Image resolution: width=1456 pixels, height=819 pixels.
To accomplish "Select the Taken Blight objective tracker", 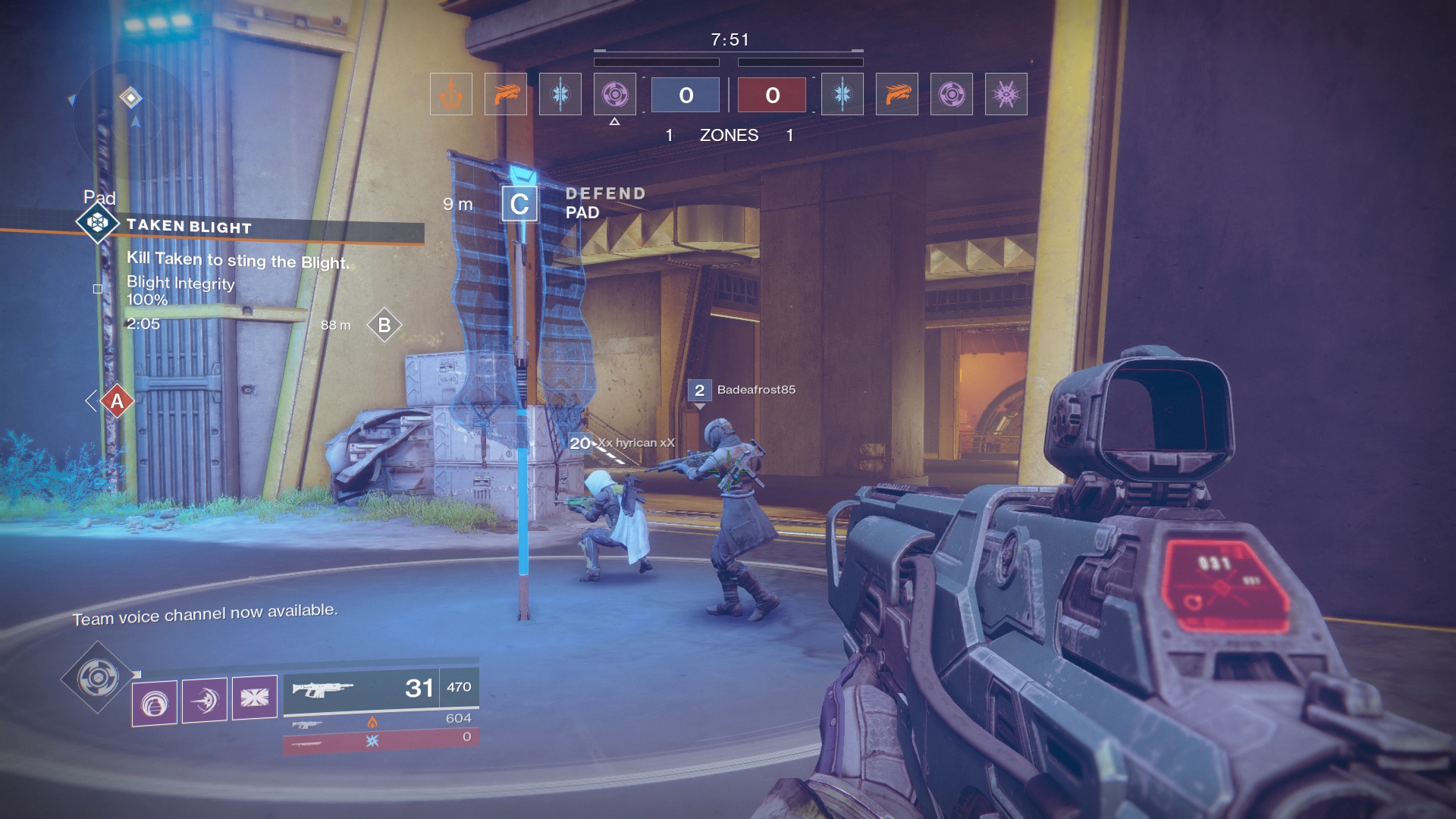I will pyautogui.click(x=188, y=226).
